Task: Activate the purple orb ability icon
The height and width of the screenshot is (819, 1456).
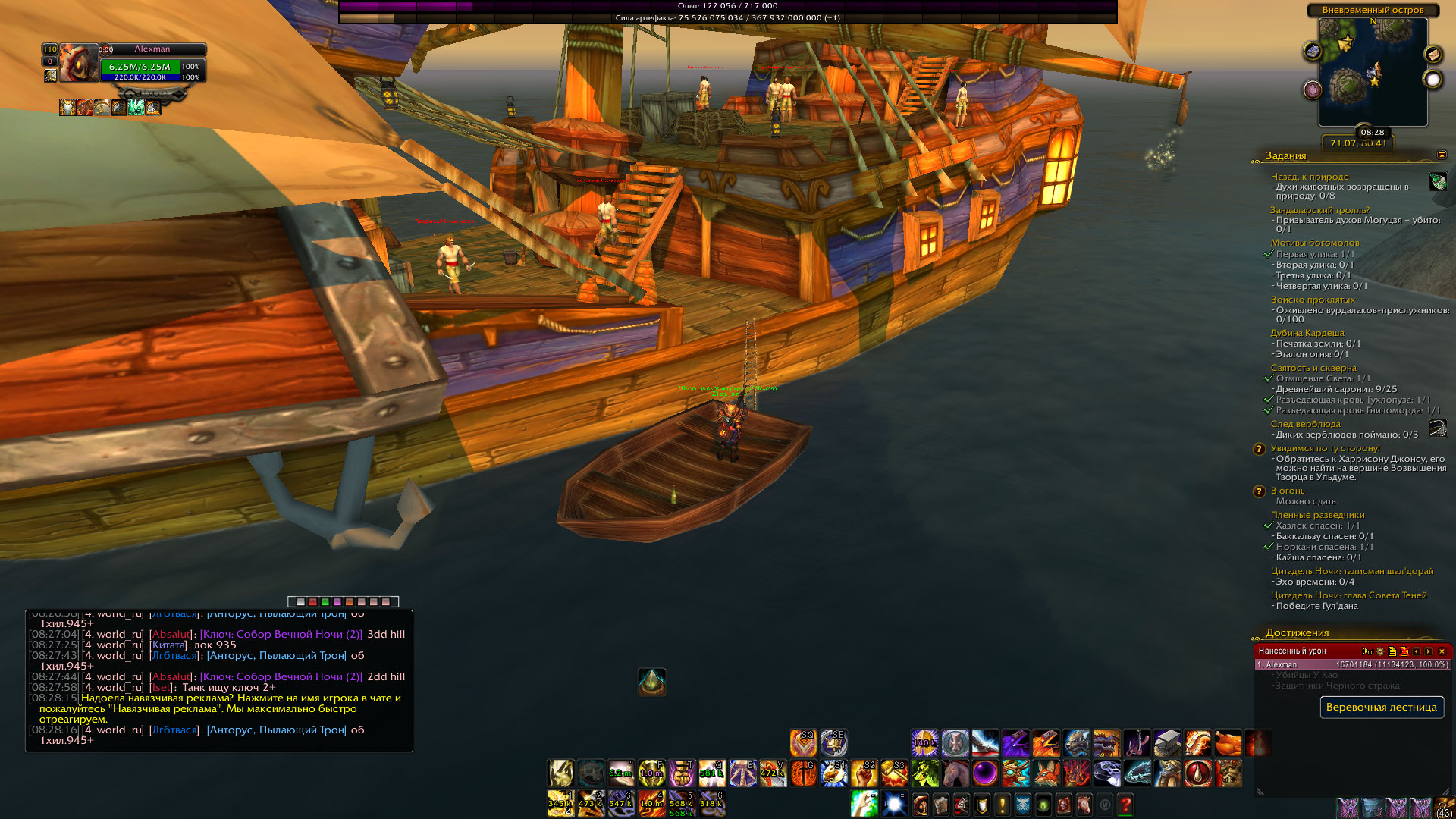Action: (985, 773)
